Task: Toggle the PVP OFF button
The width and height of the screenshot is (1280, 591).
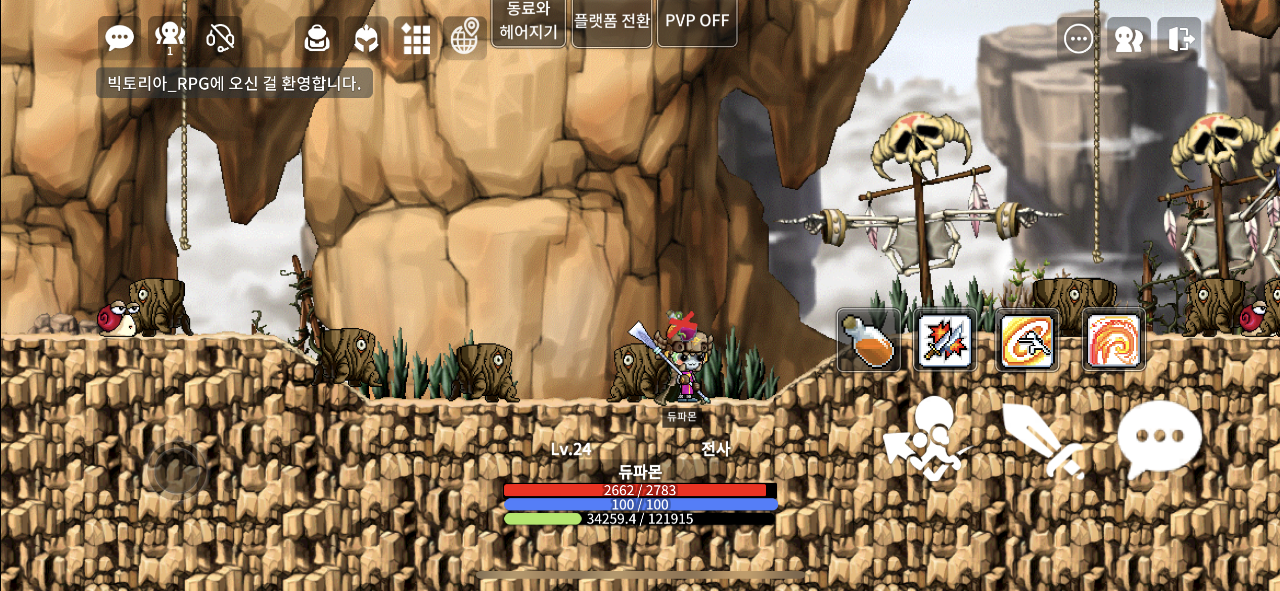Action: (697, 20)
